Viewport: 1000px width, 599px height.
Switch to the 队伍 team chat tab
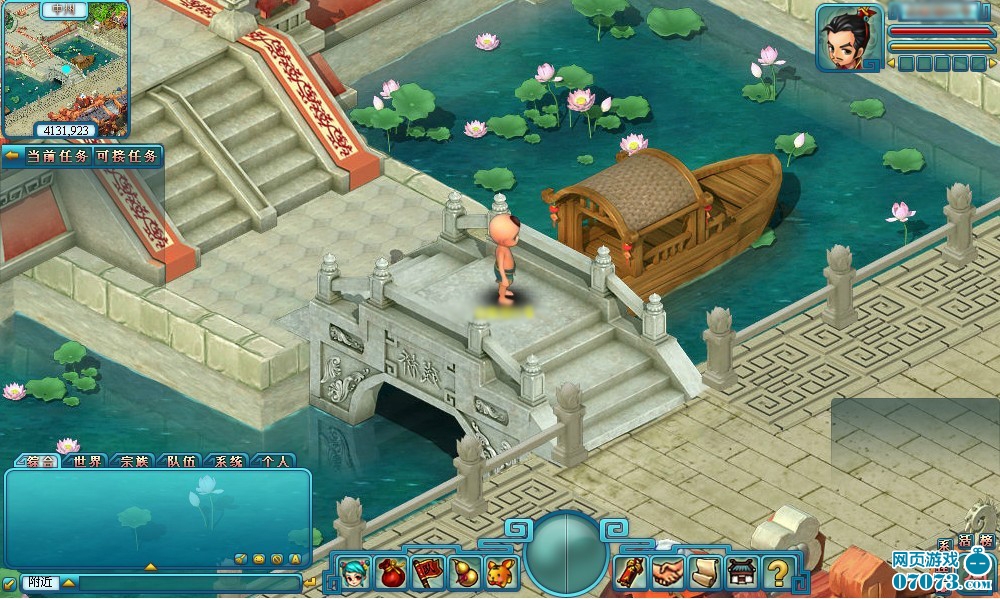(181, 461)
